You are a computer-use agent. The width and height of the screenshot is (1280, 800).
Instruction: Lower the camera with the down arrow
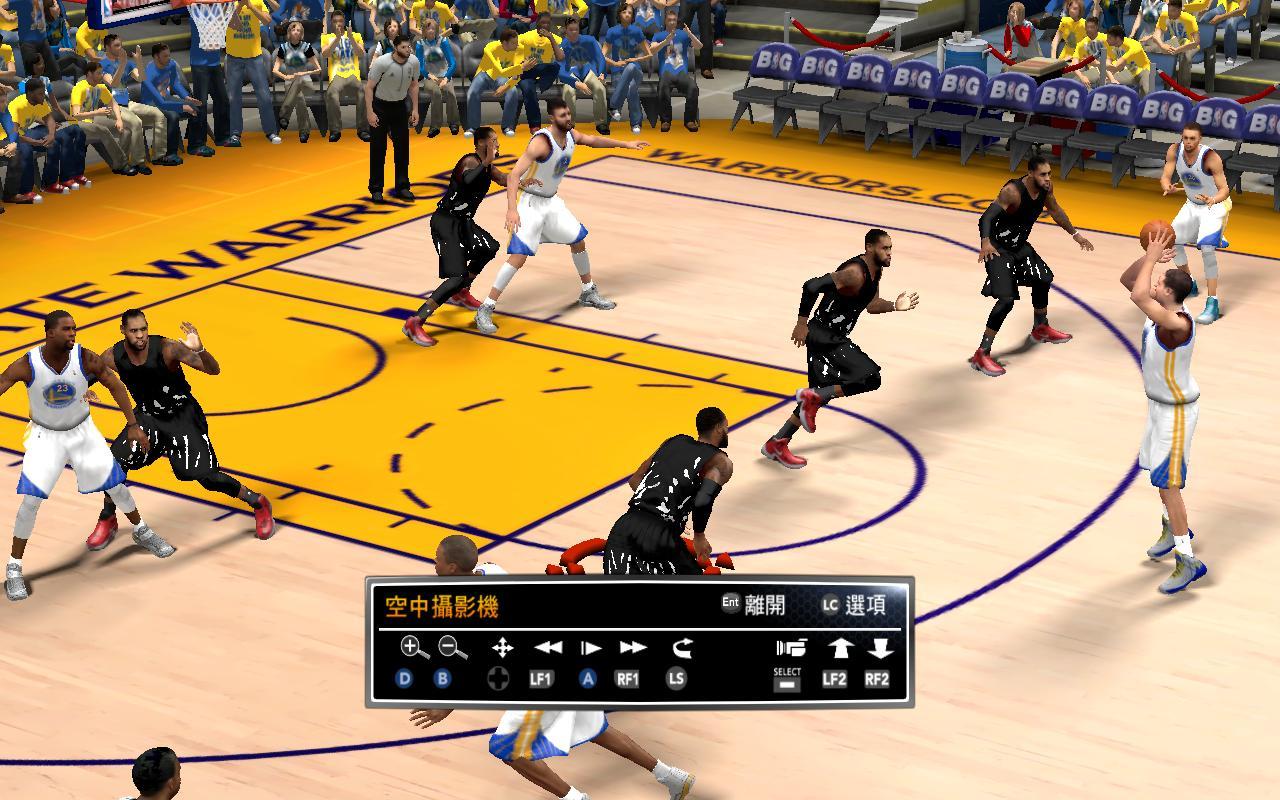click(880, 648)
